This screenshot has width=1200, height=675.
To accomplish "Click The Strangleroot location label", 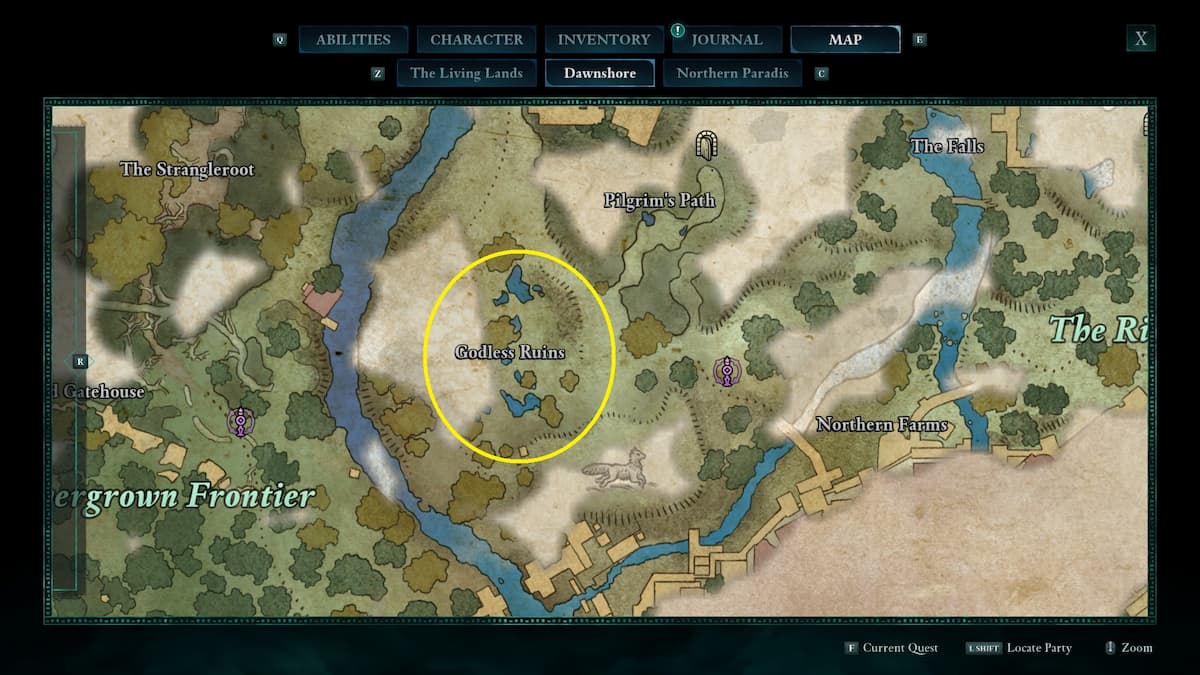I will pos(187,169).
